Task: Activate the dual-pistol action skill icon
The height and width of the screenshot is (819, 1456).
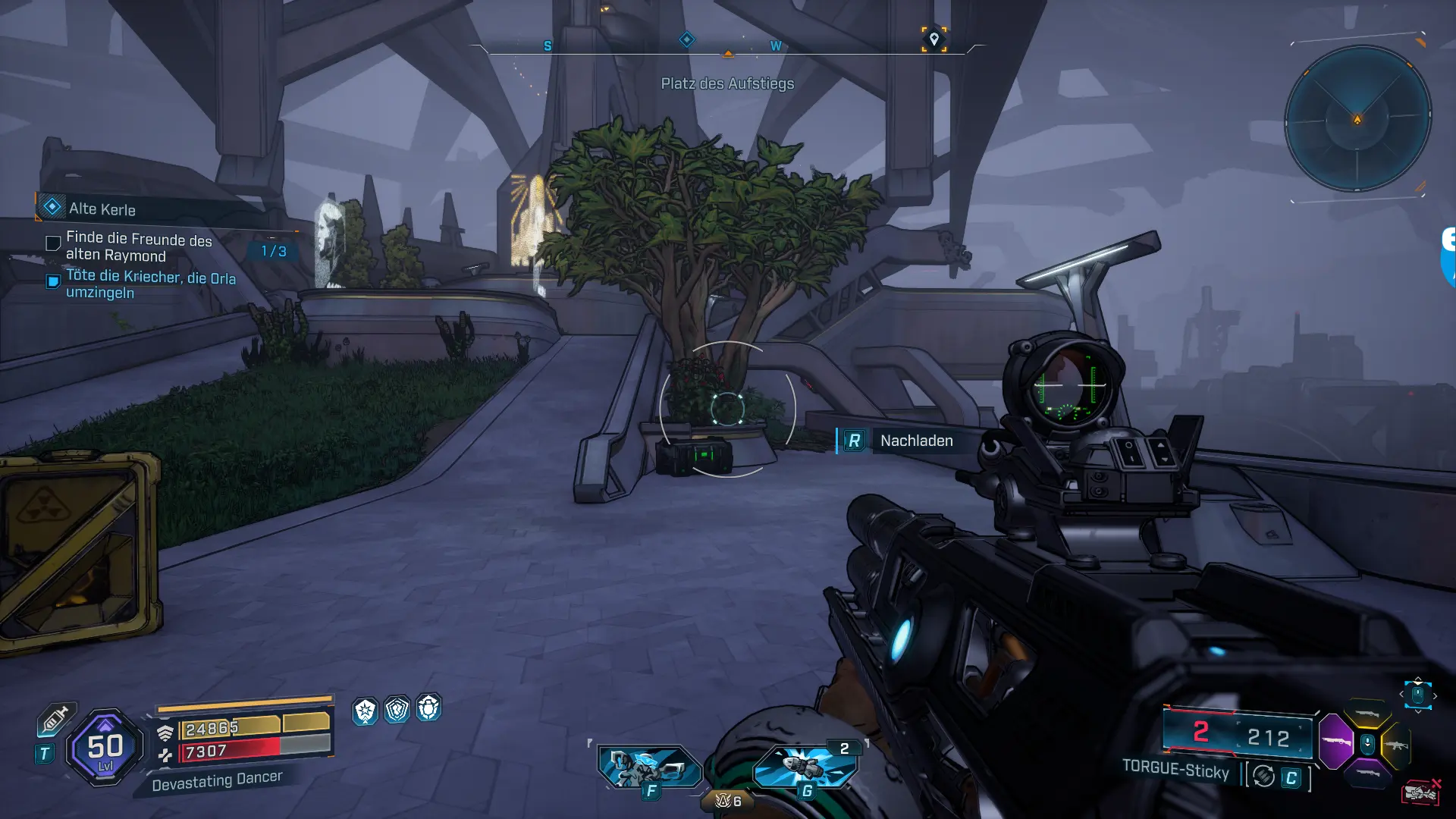Action: (648, 767)
